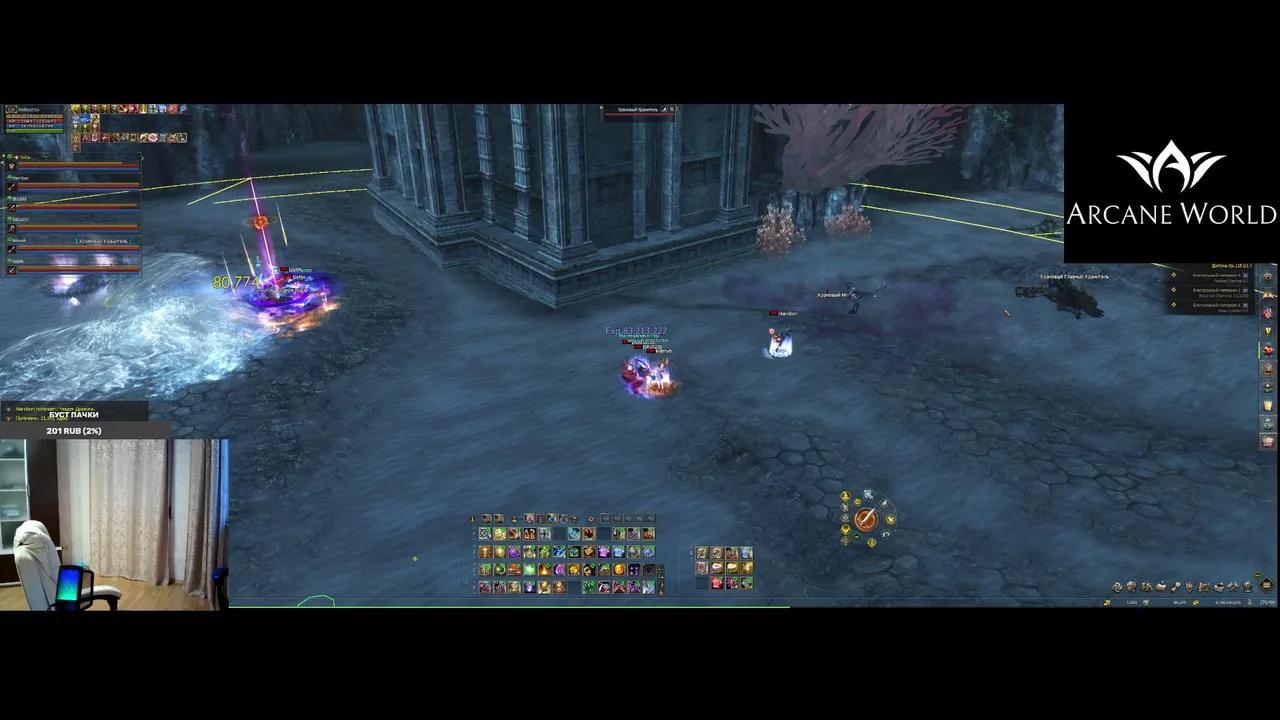The height and width of the screenshot is (720, 1280).
Task: Open the System menu icon at the far bottom-right
Action: tap(1247, 586)
